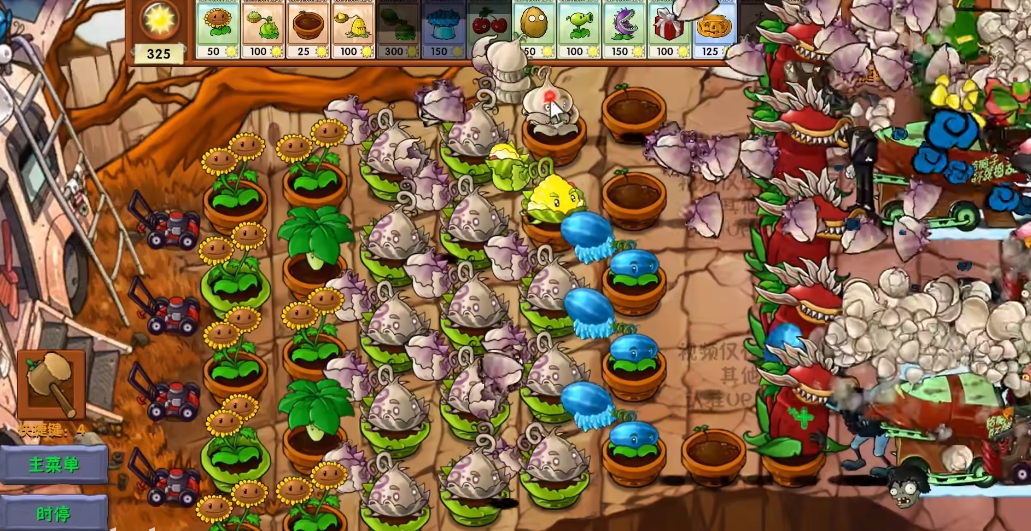Open the 主菜单 main menu

pyautogui.click(x=54, y=465)
